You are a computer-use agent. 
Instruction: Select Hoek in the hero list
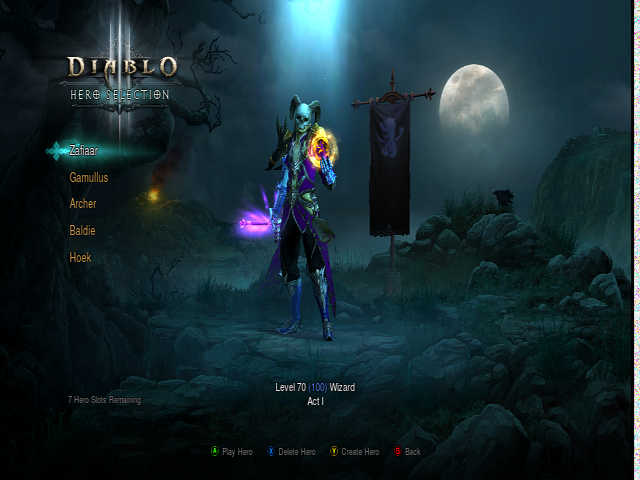click(80, 258)
